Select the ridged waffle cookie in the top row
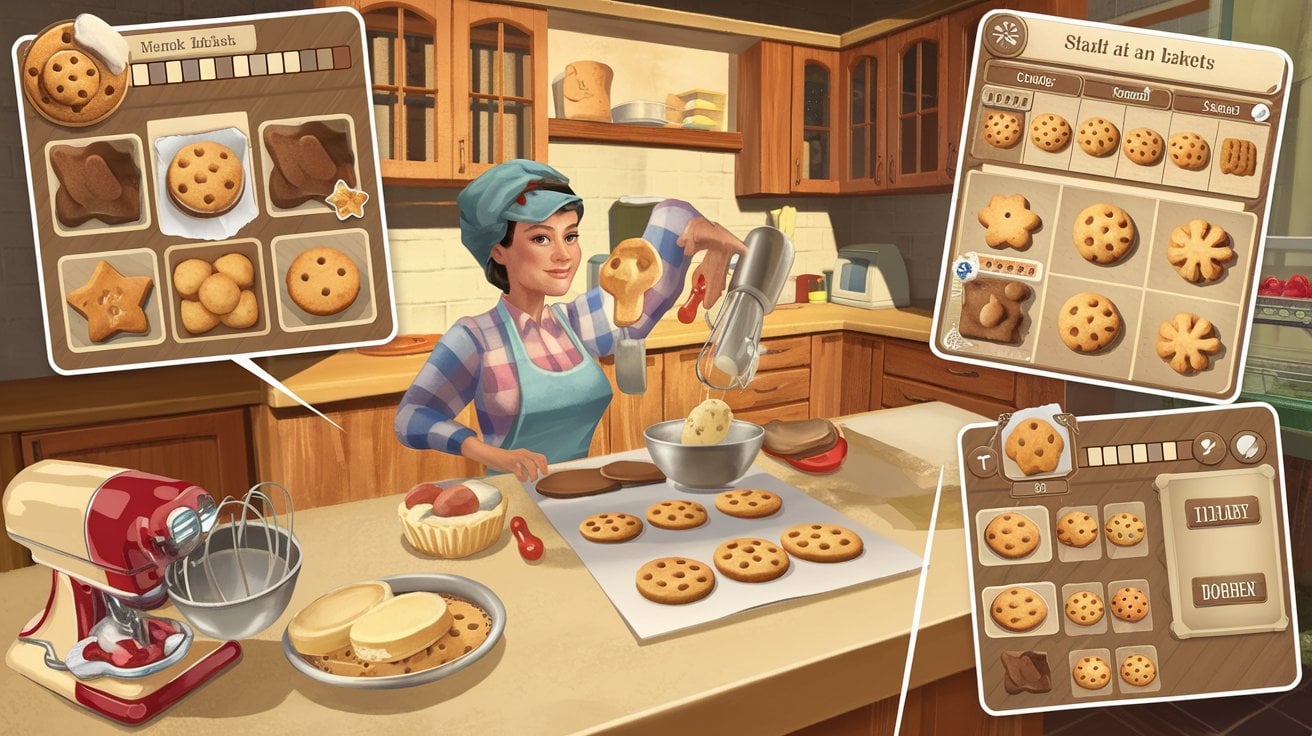The image size is (1312, 736). click(1238, 155)
